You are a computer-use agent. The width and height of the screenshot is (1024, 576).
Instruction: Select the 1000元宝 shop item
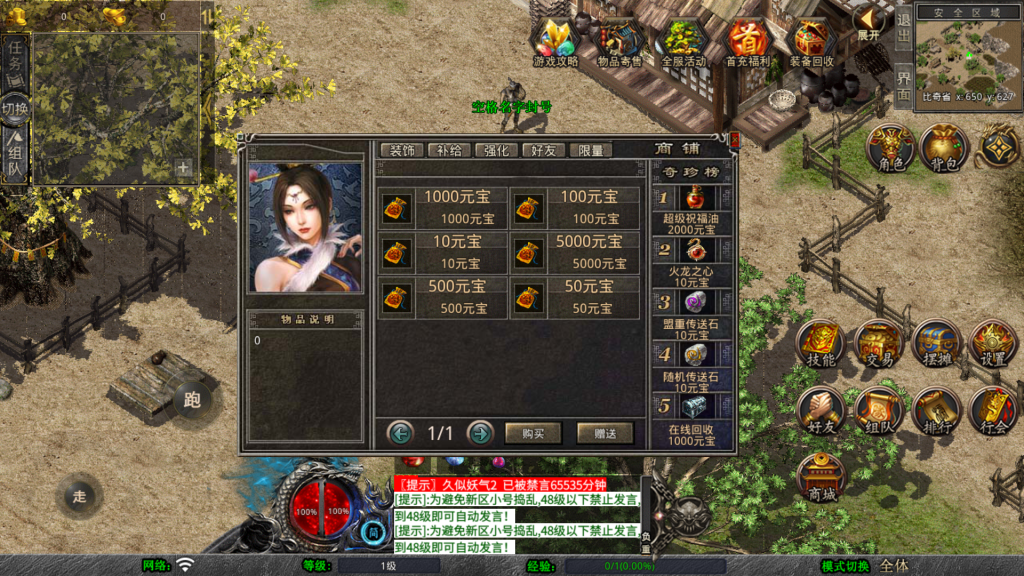pyautogui.click(x=443, y=207)
